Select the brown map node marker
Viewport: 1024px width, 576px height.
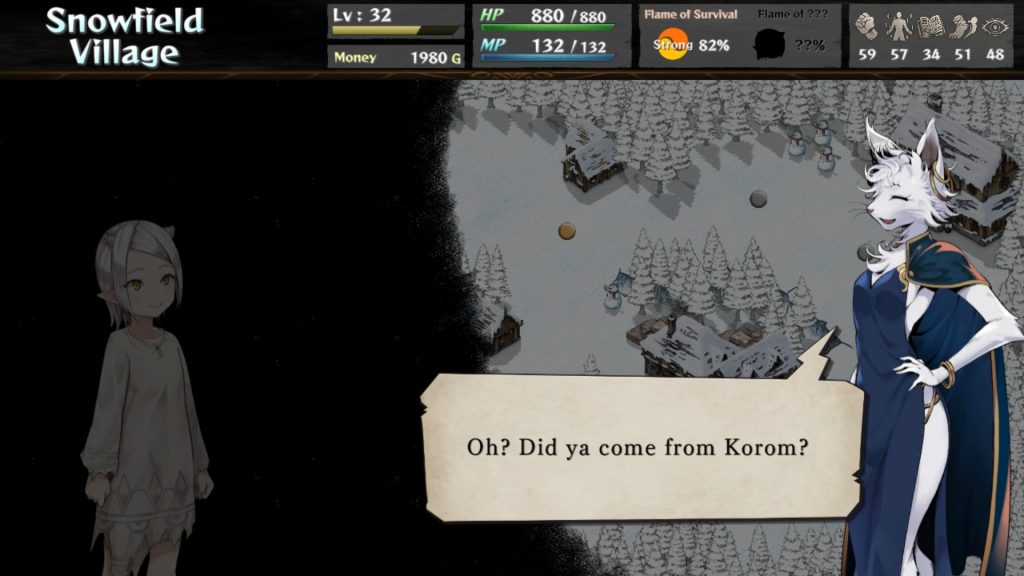(567, 231)
